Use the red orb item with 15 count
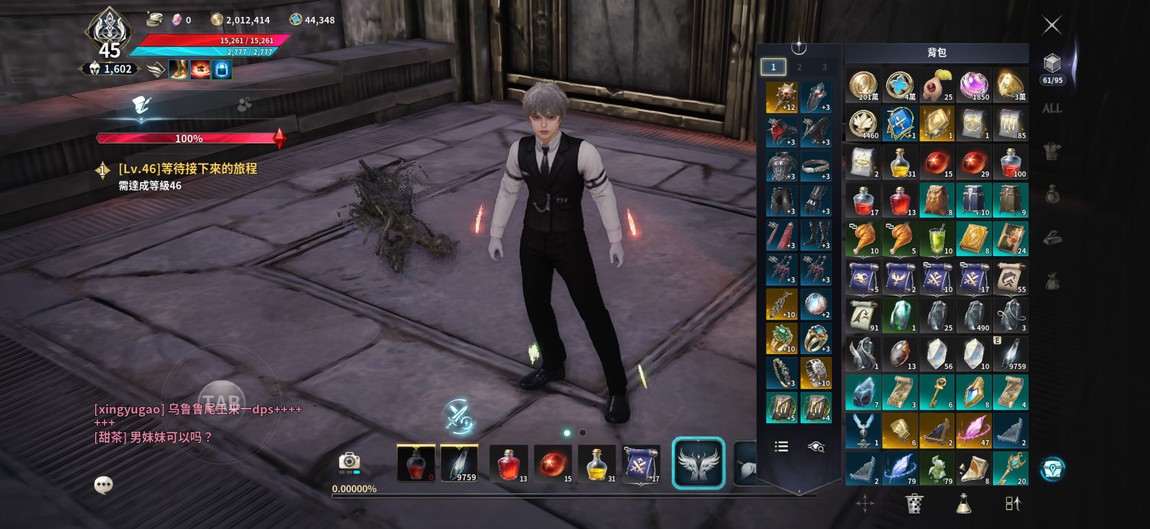1150x529 pixels. coord(552,464)
